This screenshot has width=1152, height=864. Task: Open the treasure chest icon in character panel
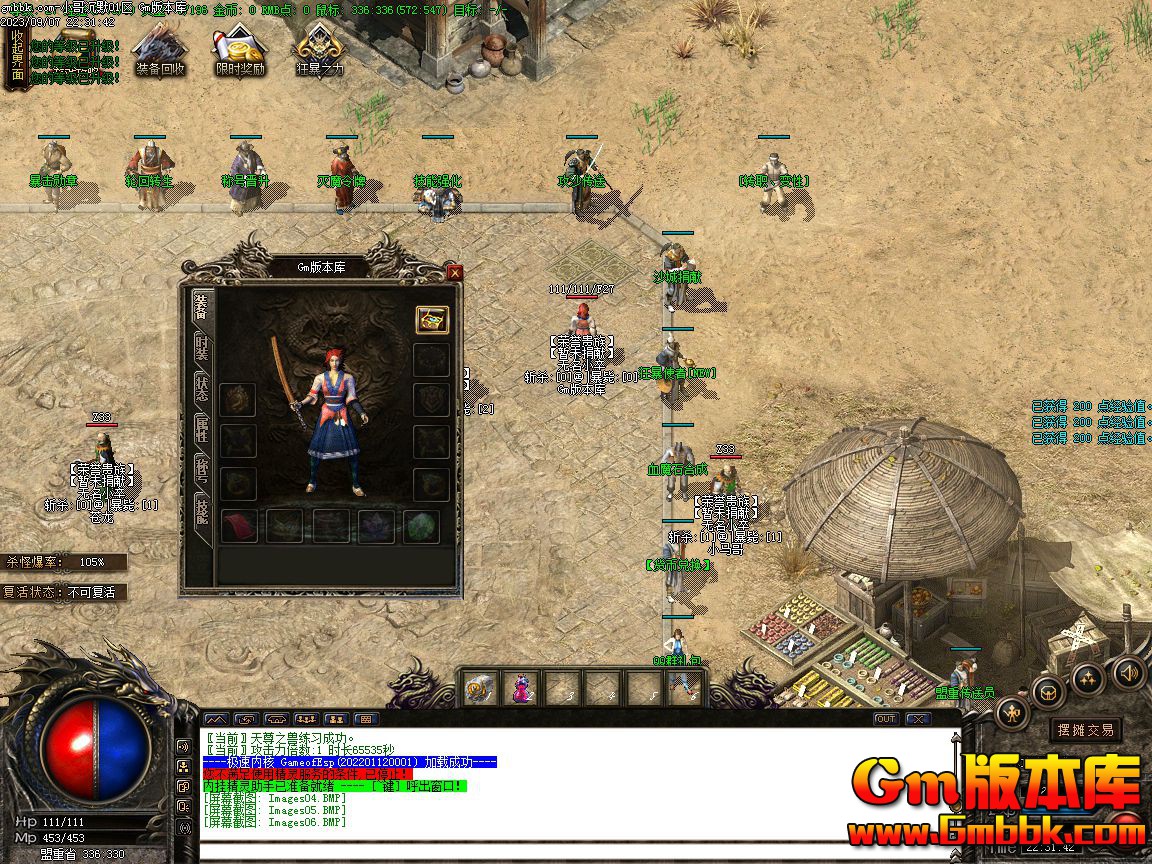pyautogui.click(x=432, y=320)
